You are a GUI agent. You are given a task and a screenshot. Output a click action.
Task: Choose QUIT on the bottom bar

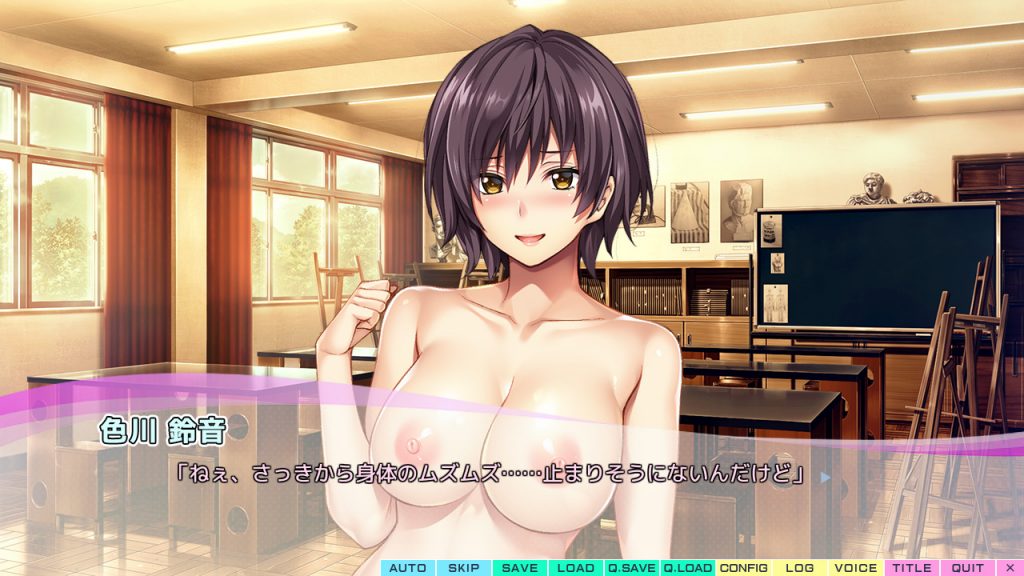tap(967, 568)
